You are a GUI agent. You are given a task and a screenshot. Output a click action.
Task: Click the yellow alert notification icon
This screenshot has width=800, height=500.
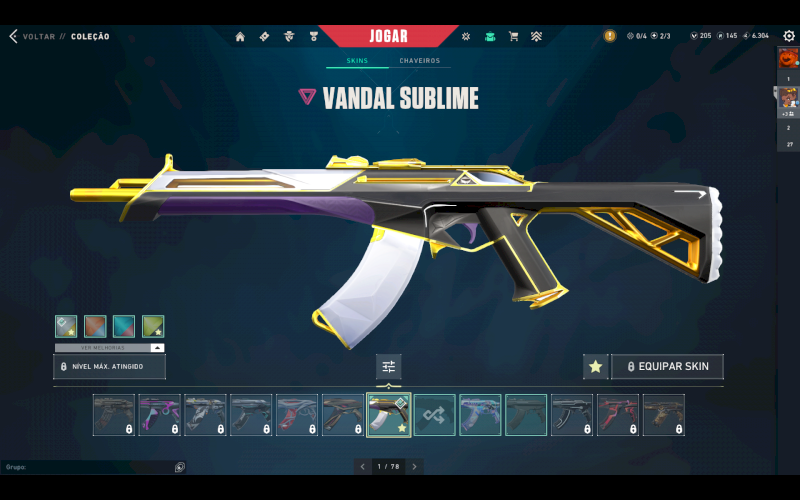[x=610, y=36]
